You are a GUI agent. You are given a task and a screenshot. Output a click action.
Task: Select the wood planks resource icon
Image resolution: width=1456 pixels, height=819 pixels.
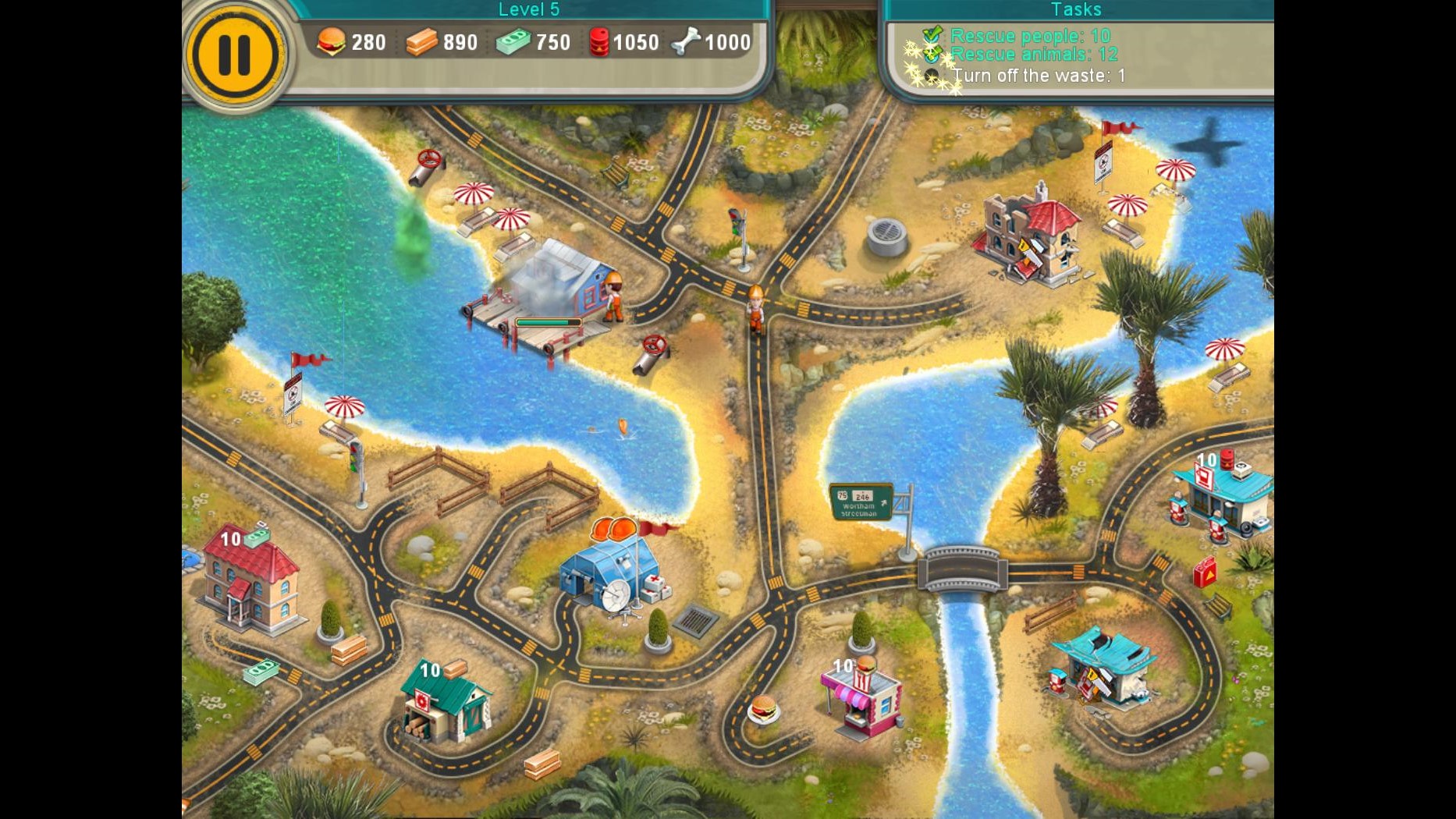click(420, 41)
